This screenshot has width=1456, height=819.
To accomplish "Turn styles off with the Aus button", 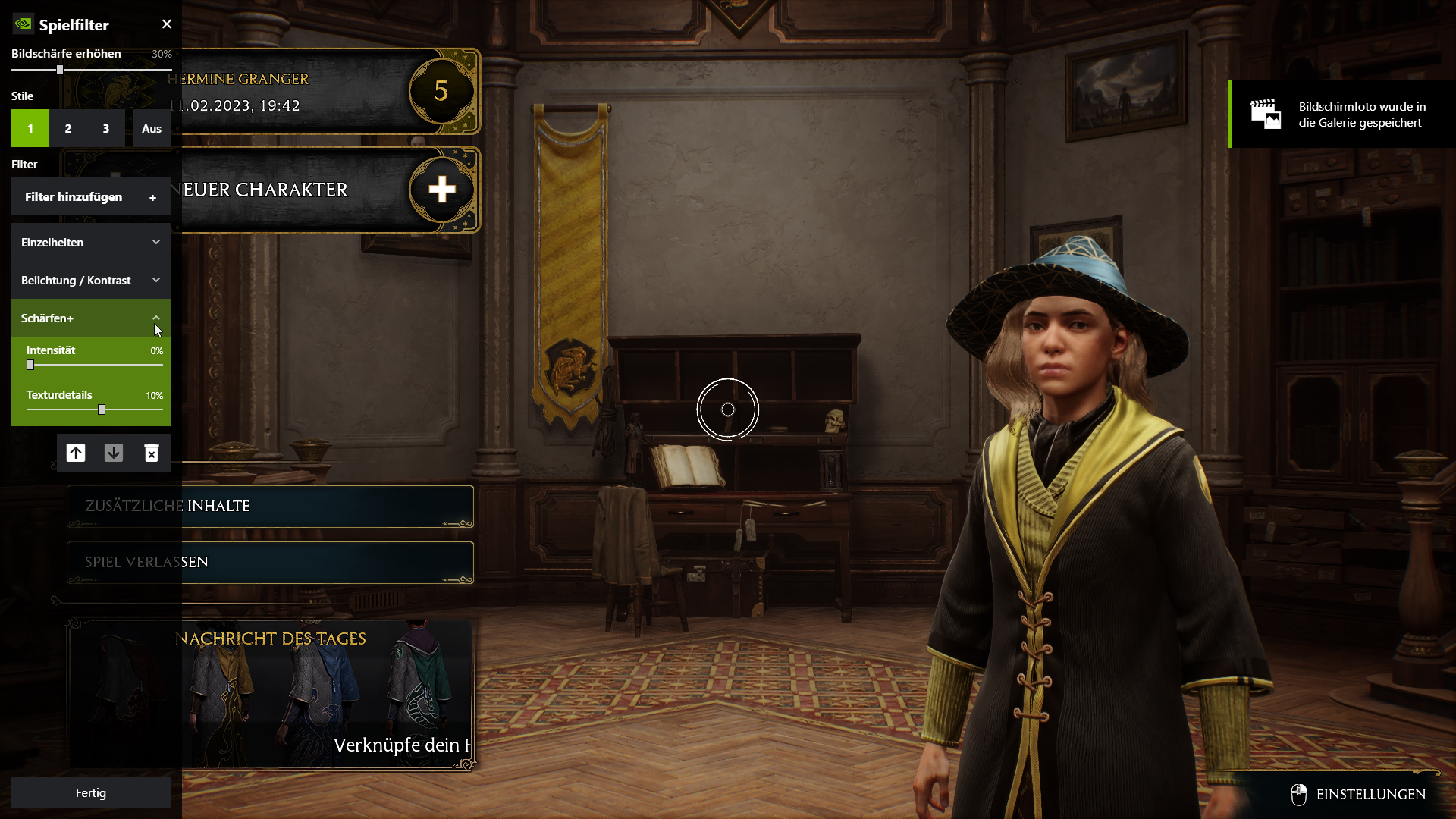I will 151,128.
